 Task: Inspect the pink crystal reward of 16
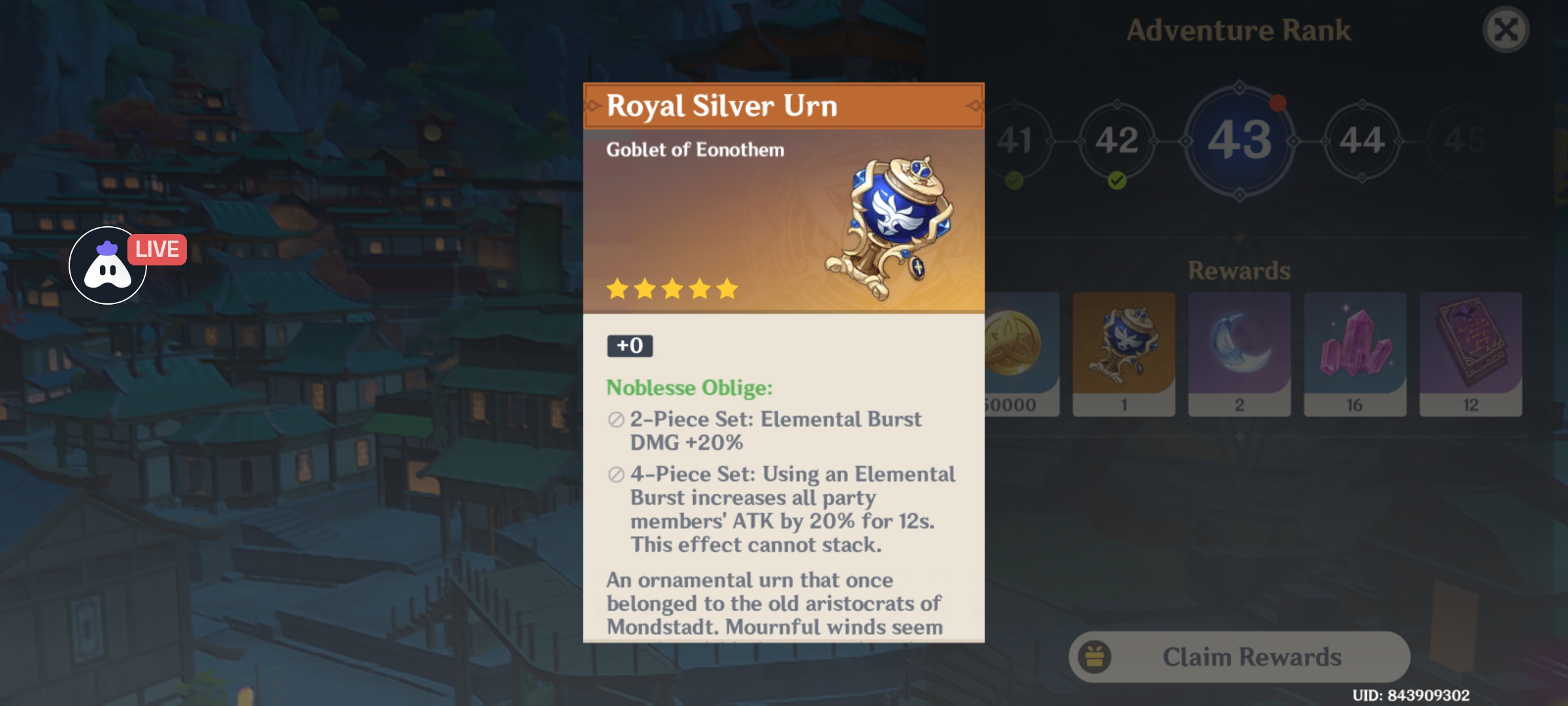(x=1354, y=353)
